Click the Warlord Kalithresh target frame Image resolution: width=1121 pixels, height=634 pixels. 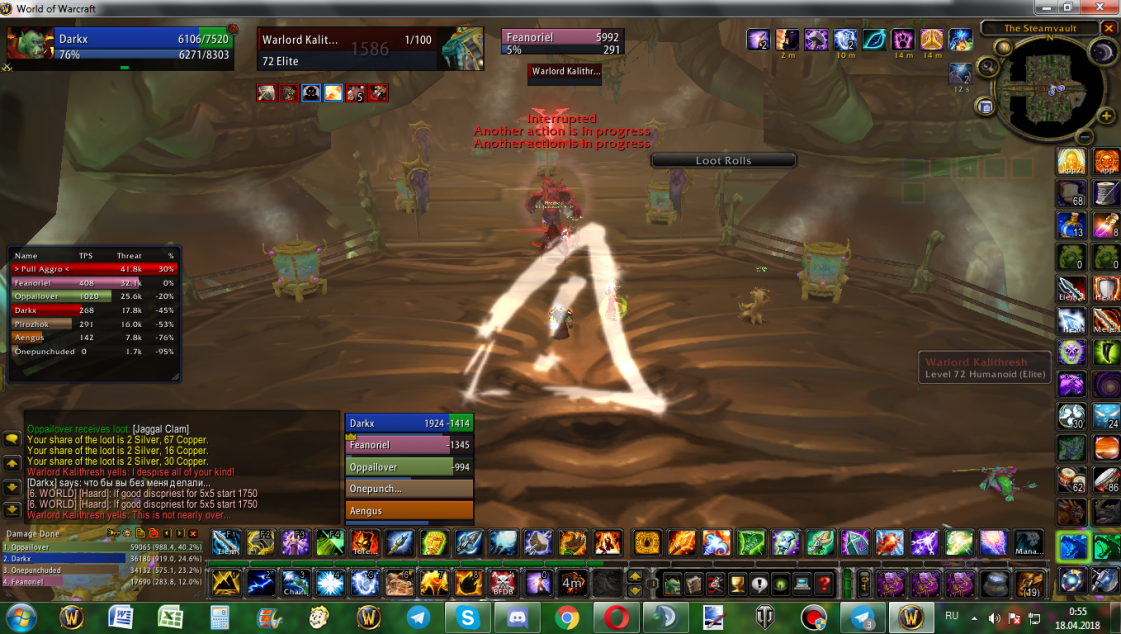370,48
